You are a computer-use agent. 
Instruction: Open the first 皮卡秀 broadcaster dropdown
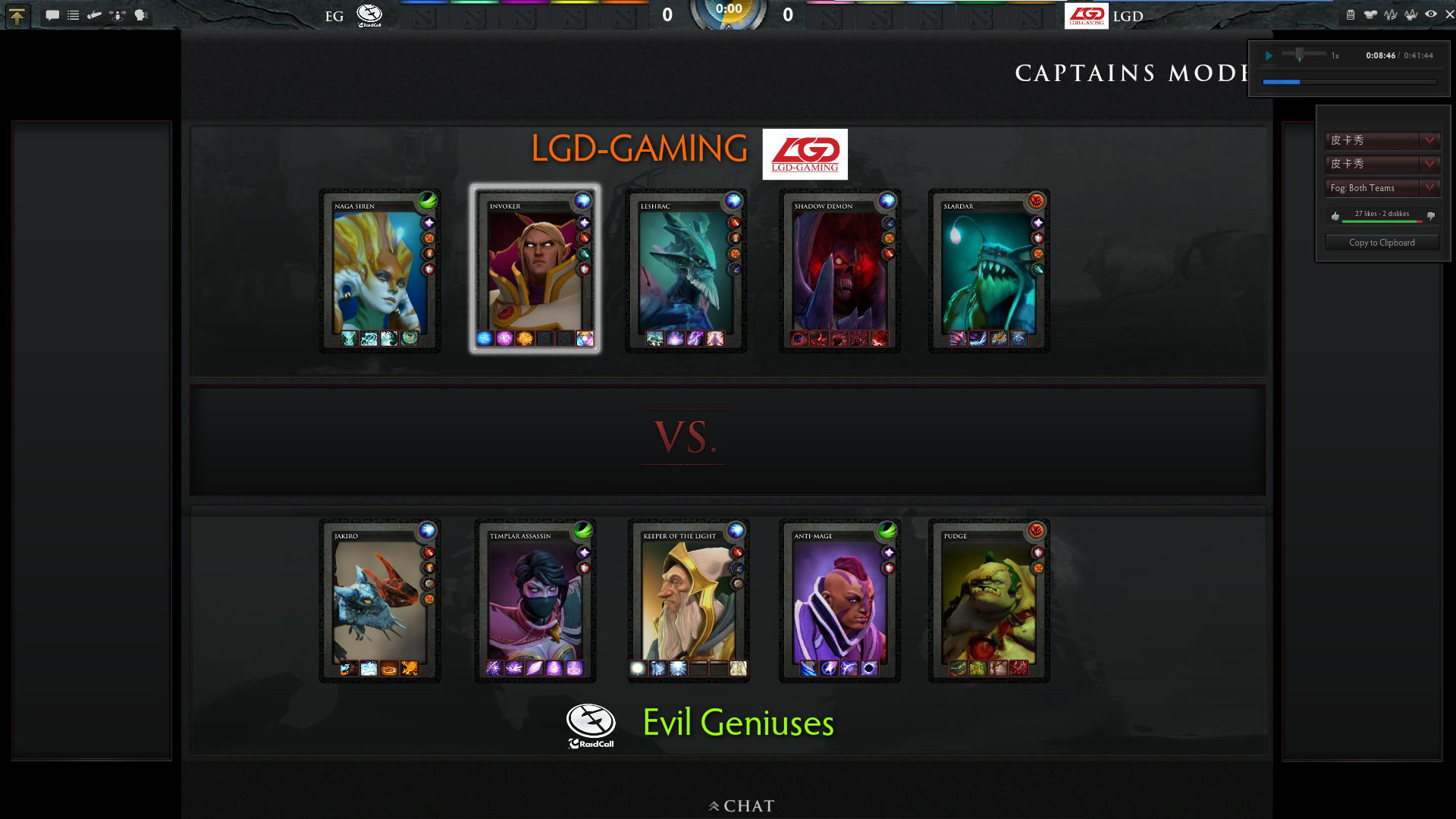pyautogui.click(x=1382, y=140)
